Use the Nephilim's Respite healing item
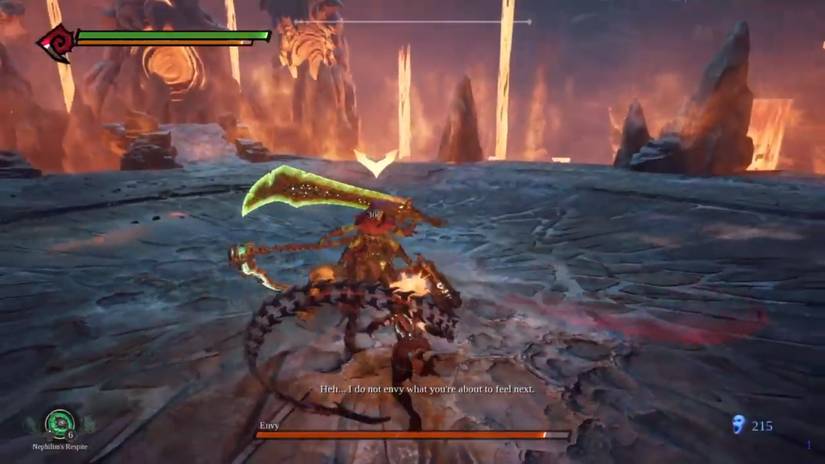825x464 pixels. pyautogui.click(x=60, y=422)
